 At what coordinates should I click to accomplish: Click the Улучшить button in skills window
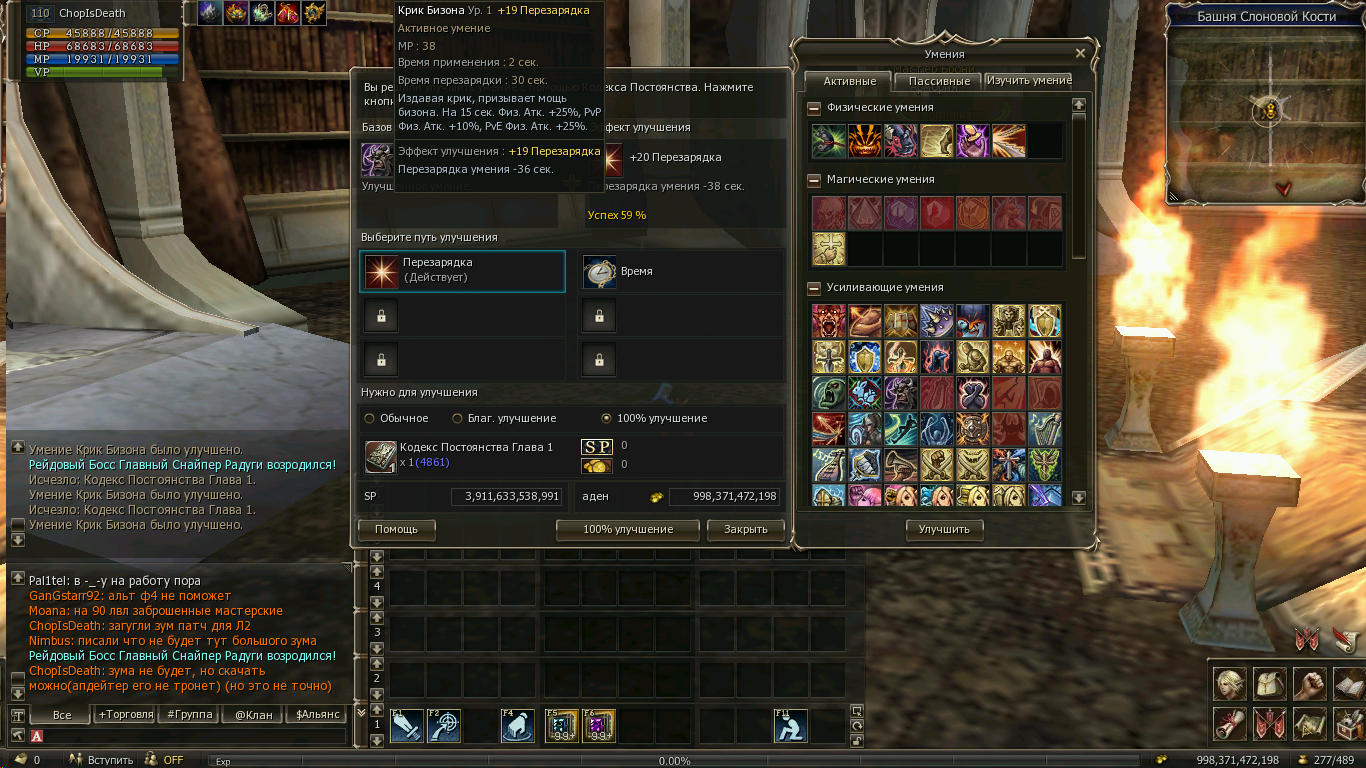pos(944,530)
